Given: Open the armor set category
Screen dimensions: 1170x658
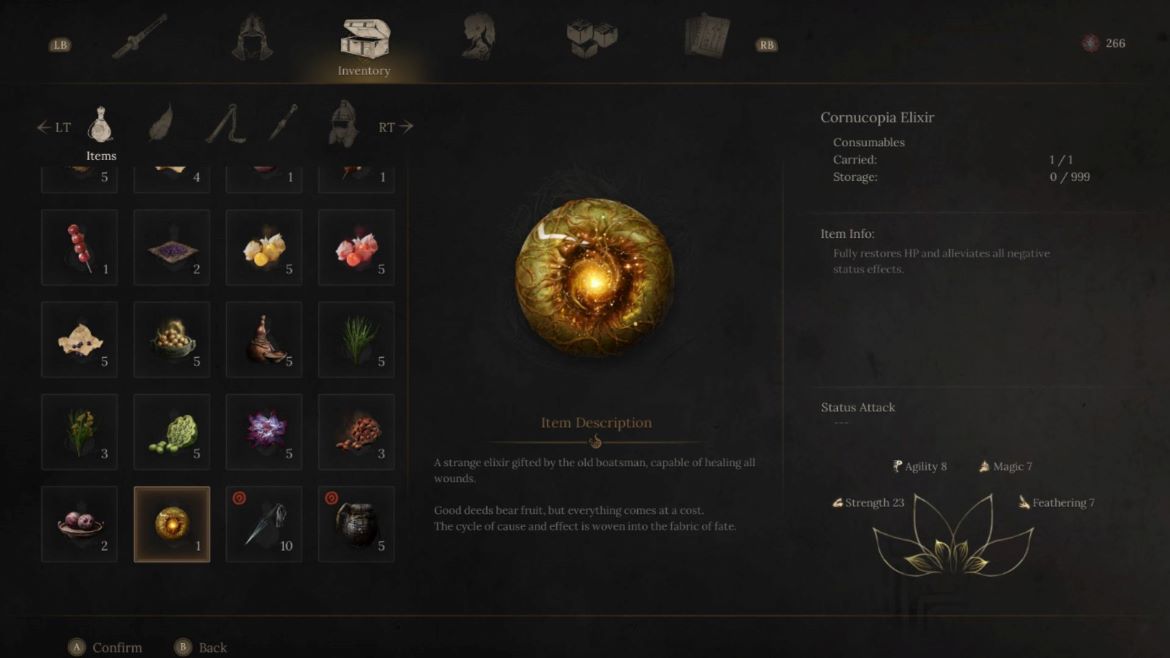Looking at the screenshot, I should 343,124.
